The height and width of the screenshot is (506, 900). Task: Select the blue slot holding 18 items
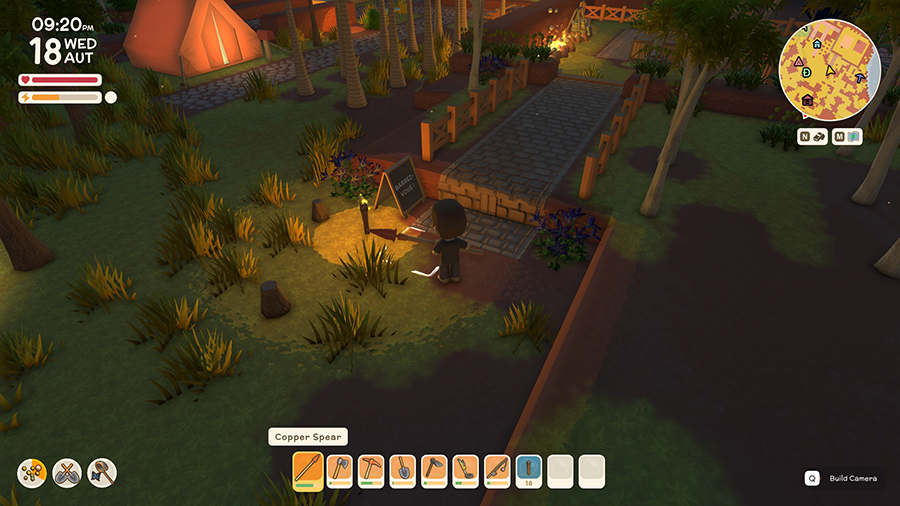(x=529, y=470)
